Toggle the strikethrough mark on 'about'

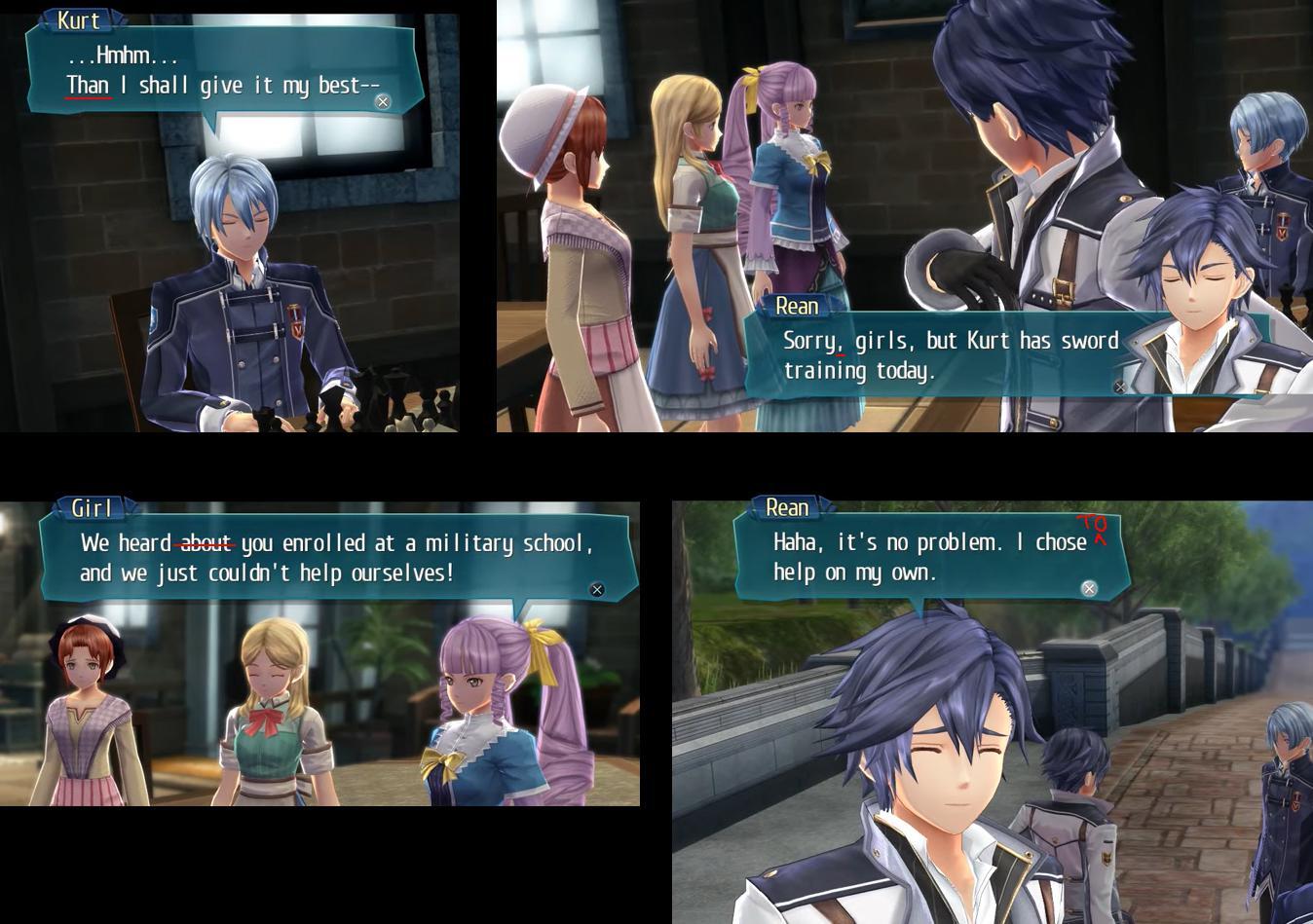pos(205,543)
